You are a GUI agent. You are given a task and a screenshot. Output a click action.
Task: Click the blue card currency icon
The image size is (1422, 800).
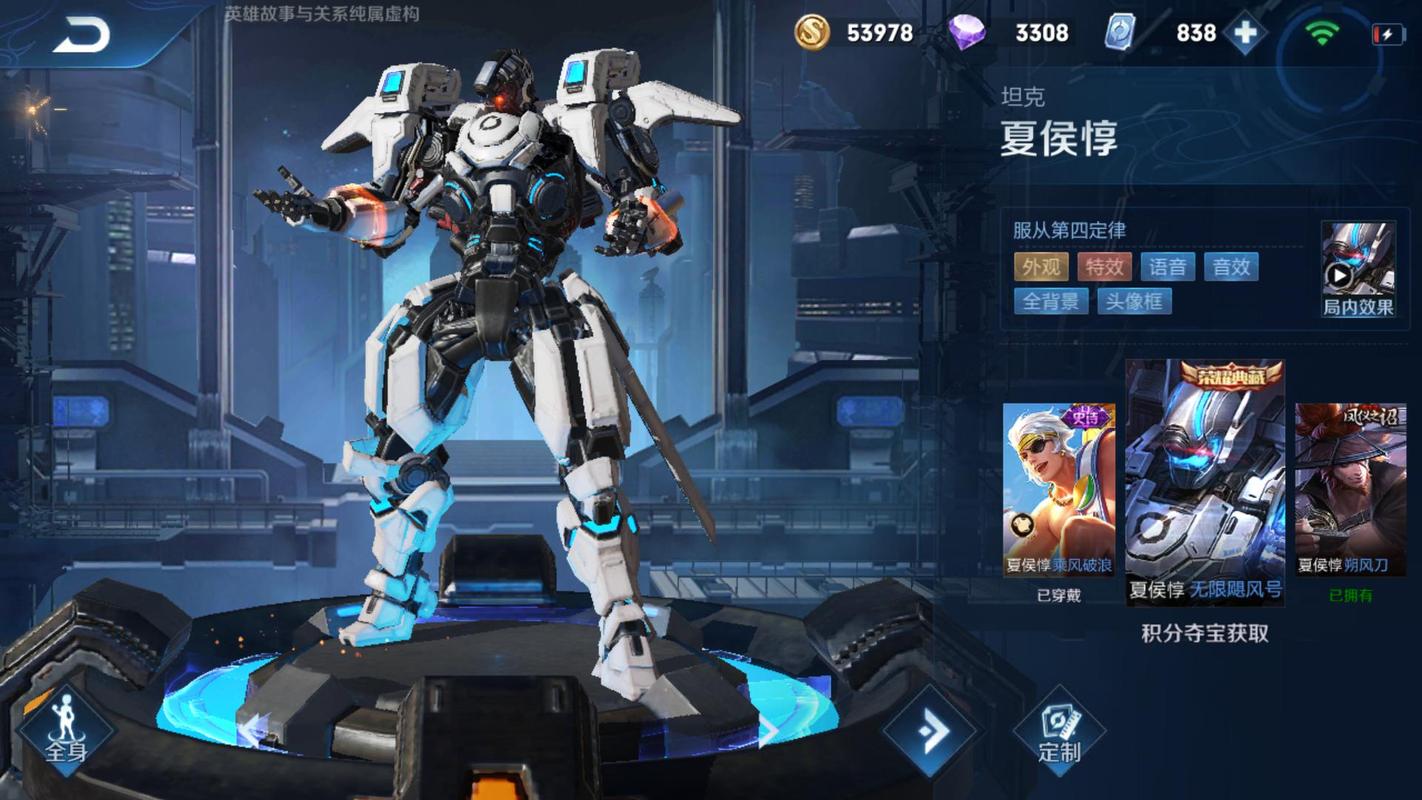[1122, 32]
